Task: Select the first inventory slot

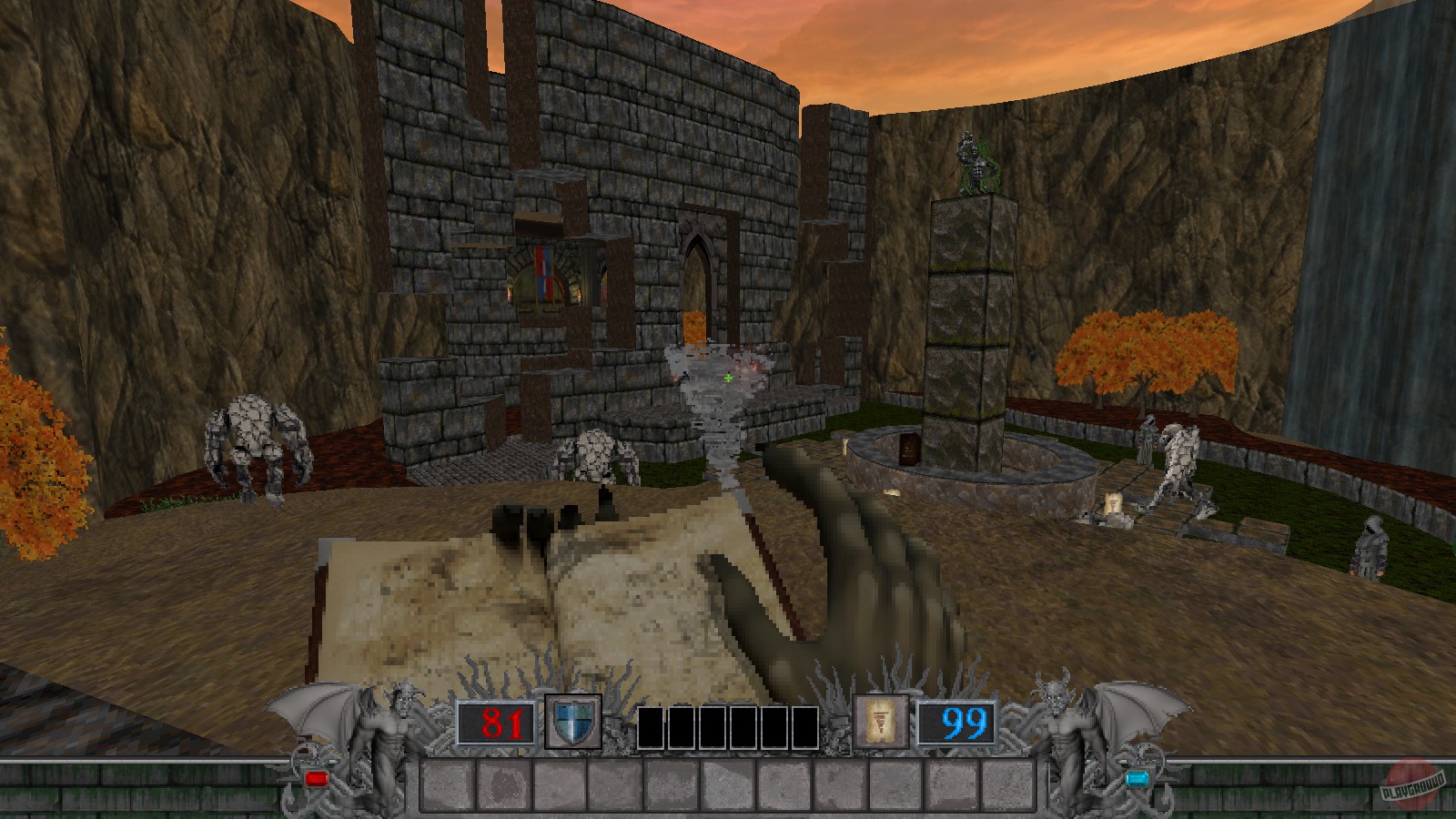Action: coord(446,784)
